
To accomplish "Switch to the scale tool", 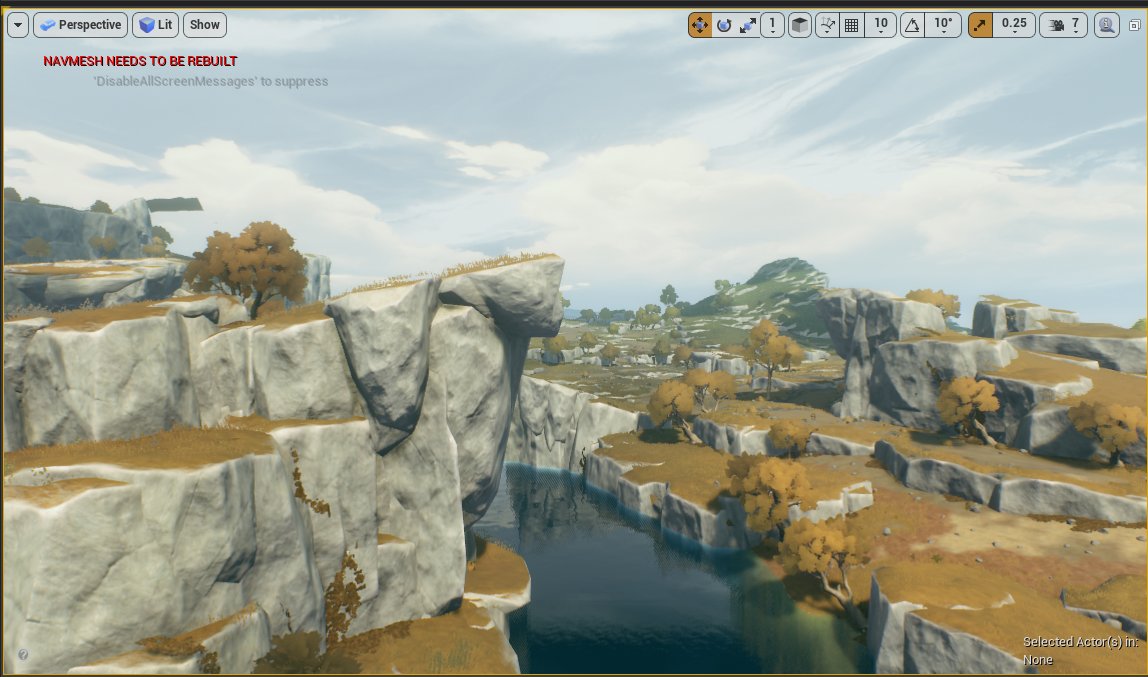I will 748,25.
